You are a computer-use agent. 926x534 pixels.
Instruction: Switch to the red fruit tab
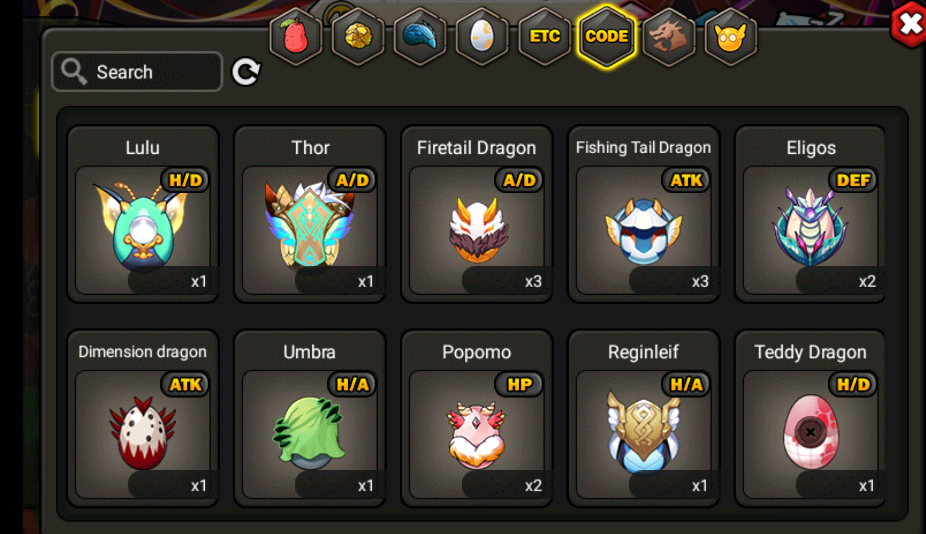[x=295, y=37]
